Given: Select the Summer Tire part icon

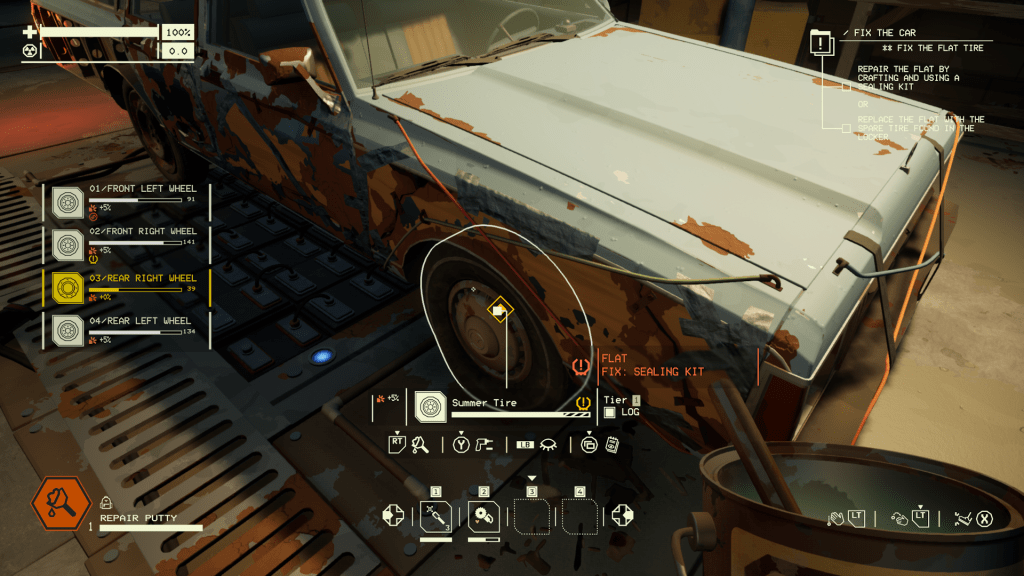Looking at the screenshot, I should (431, 406).
